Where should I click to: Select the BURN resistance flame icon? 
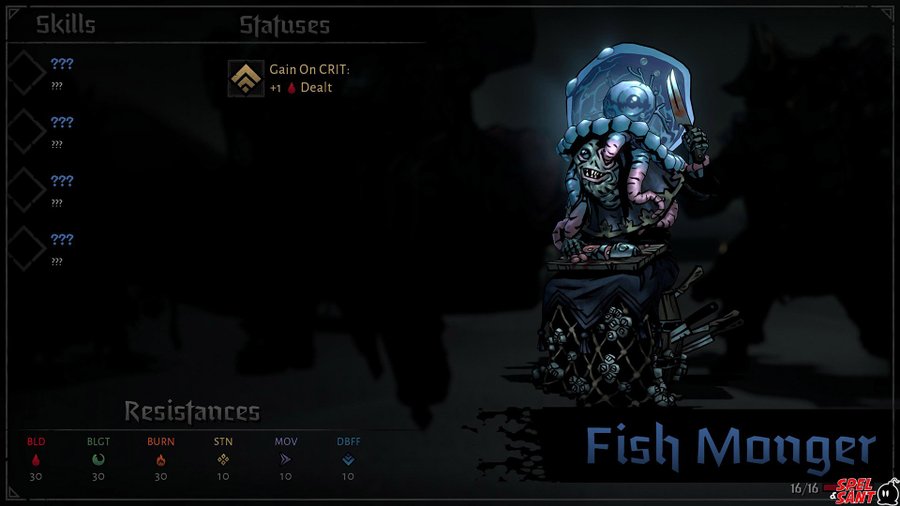(x=160, y=460)
